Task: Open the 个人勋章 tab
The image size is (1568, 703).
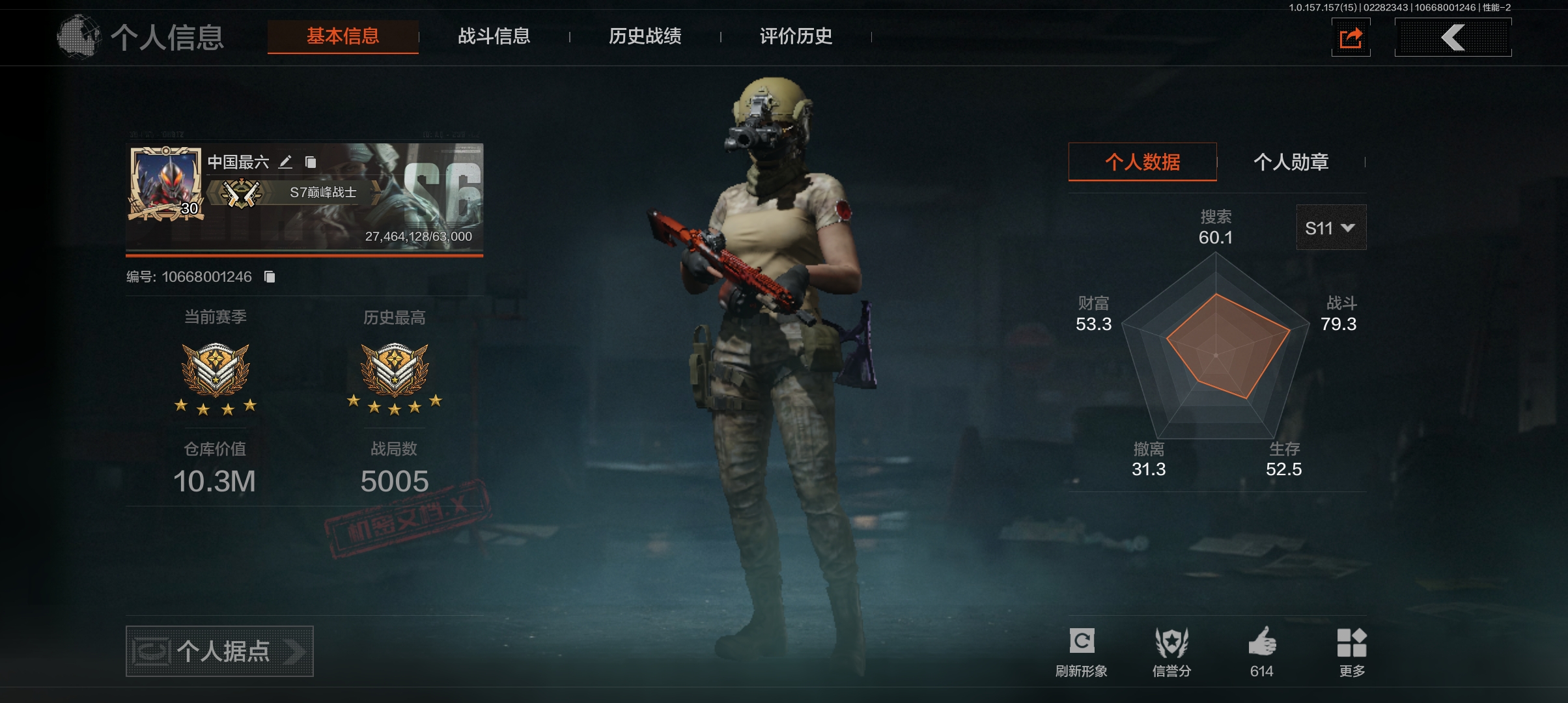Action: coord(1291,162)
